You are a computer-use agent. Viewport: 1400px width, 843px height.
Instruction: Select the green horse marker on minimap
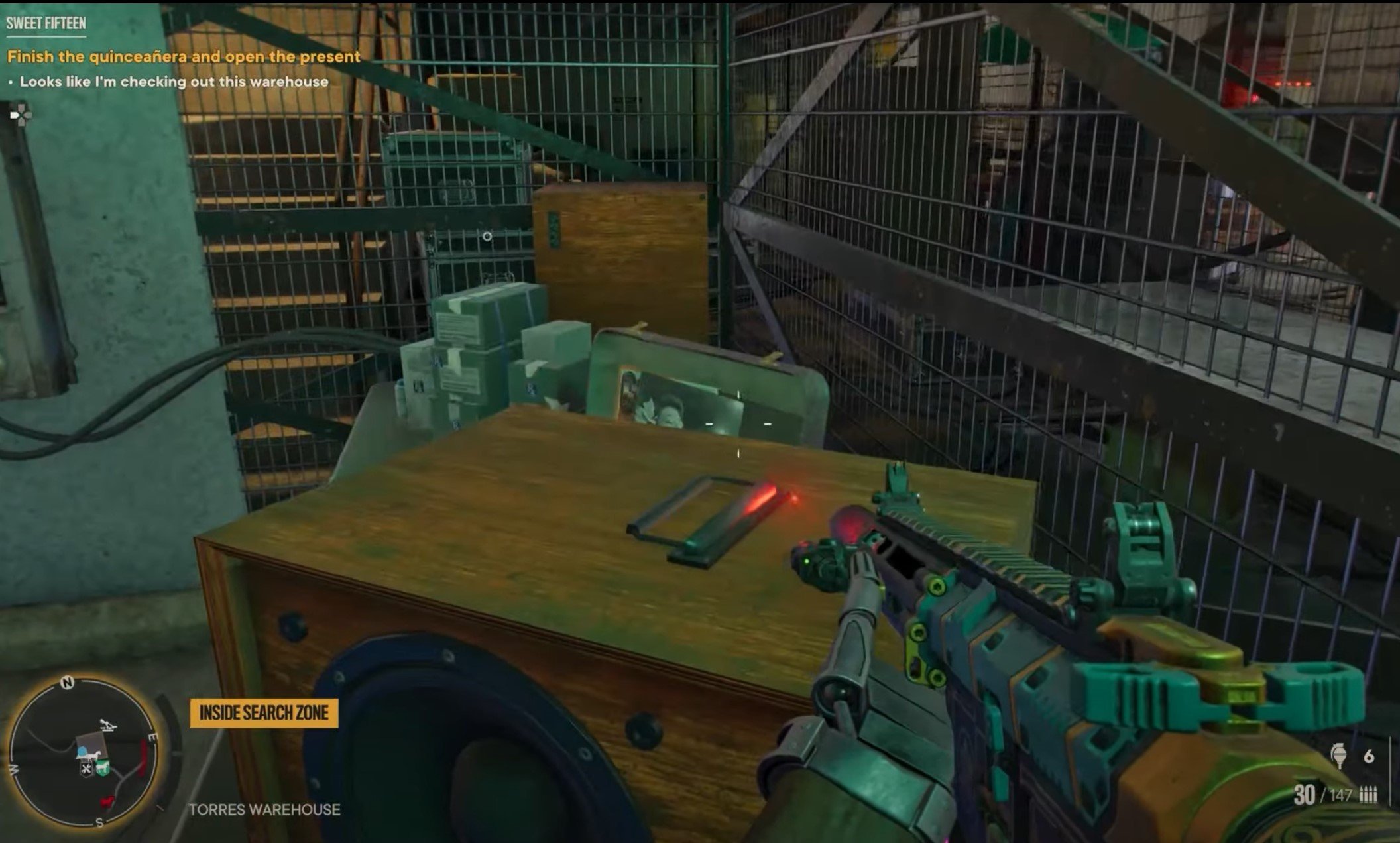[x=102, y=768]
